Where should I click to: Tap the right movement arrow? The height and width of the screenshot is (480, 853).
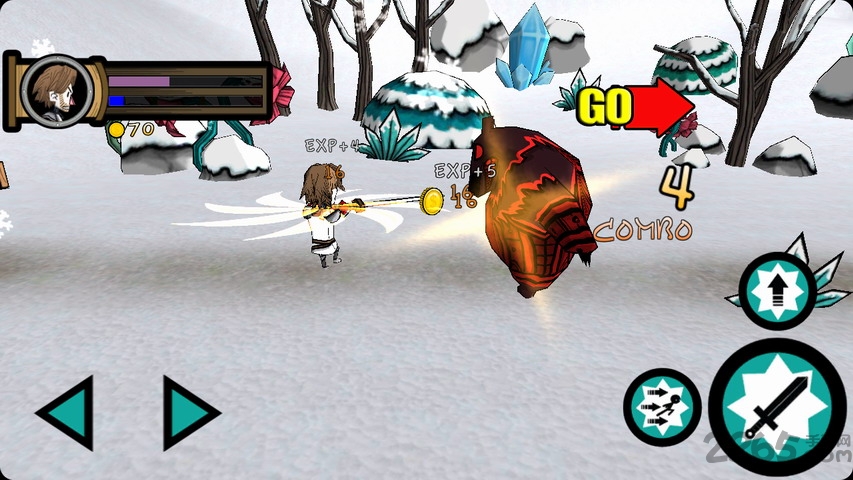190,412
